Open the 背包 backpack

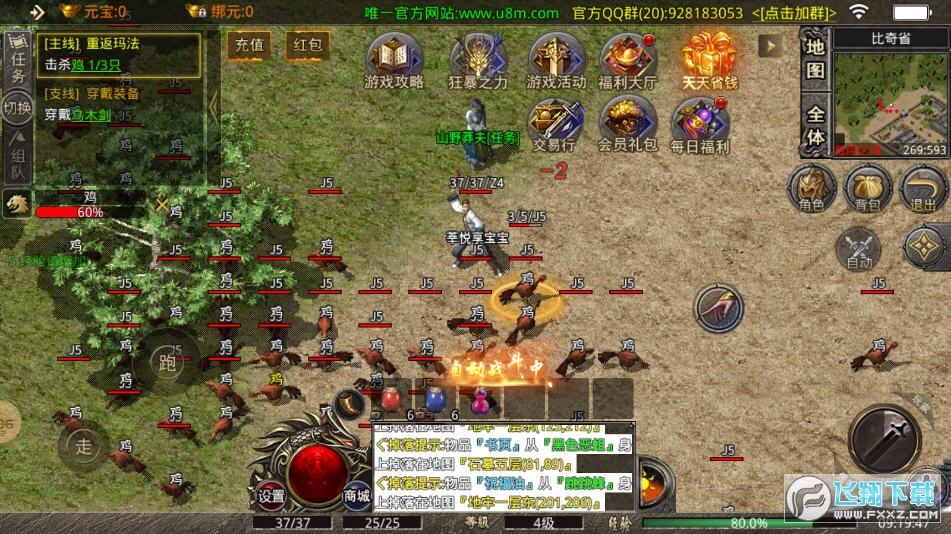[x=868, y=188]
